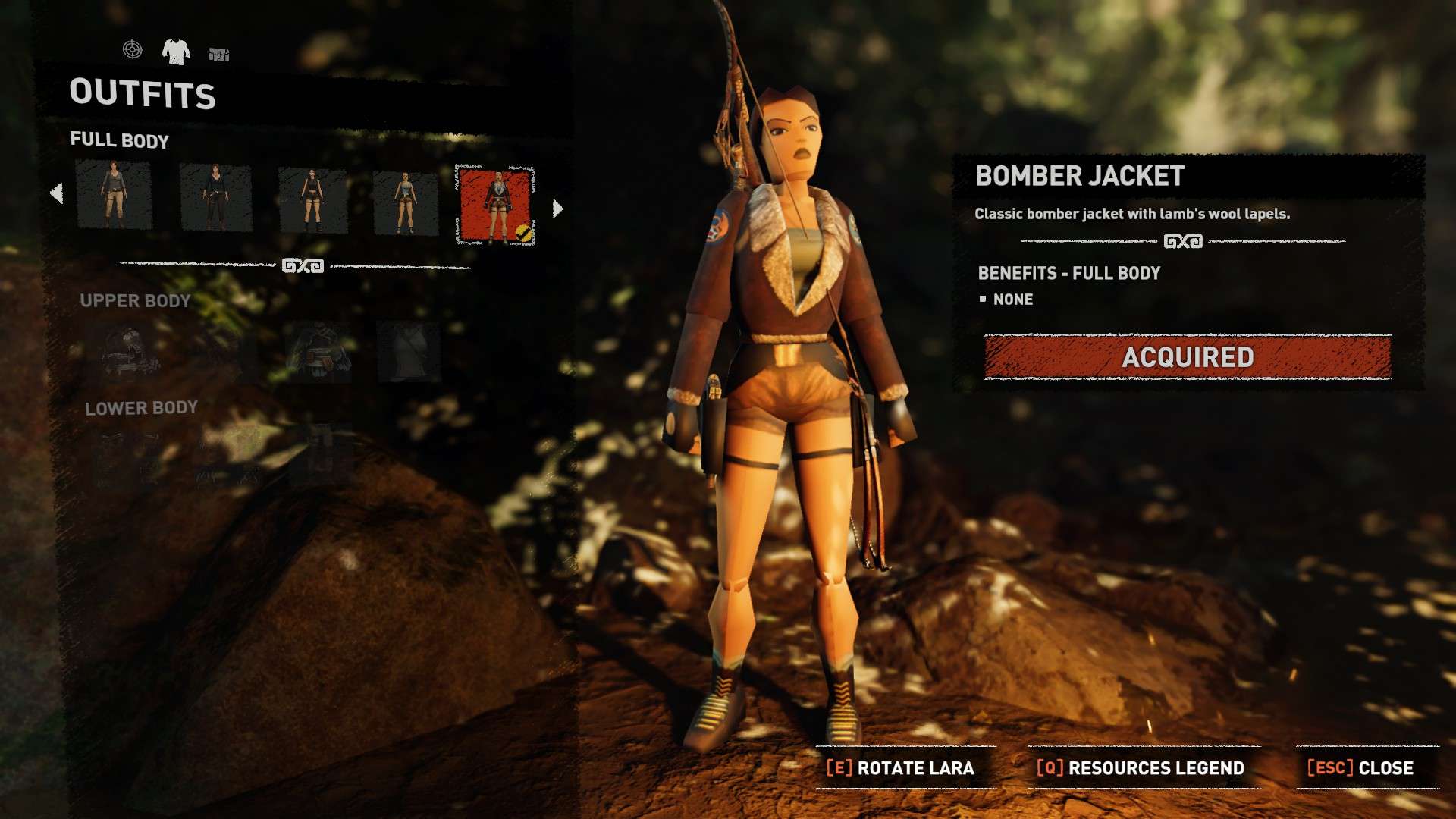Click the red Acquired button
The image size is (1456, 819).
click(x=1188, y=357)
